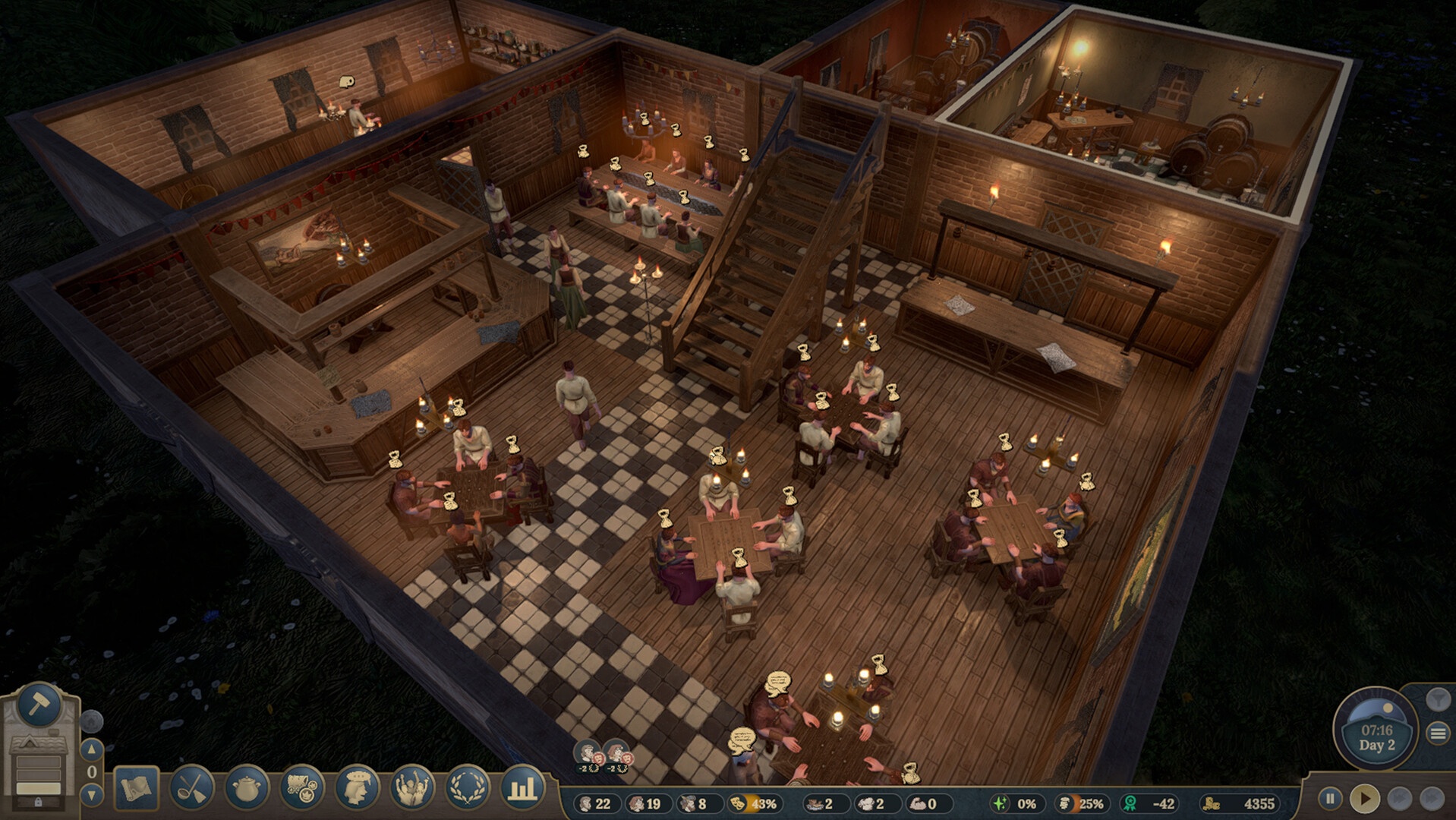Screen dimensions: 1456x820
Task: Set game speed to normal play
Action: click(x=1365, y=799)
